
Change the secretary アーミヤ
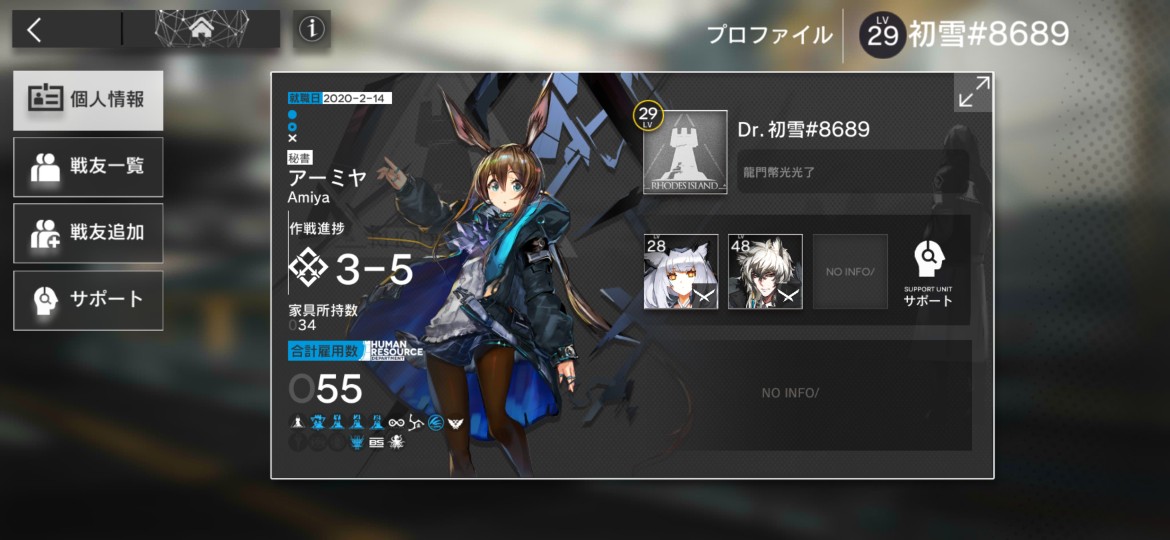(x=327, y=180)
